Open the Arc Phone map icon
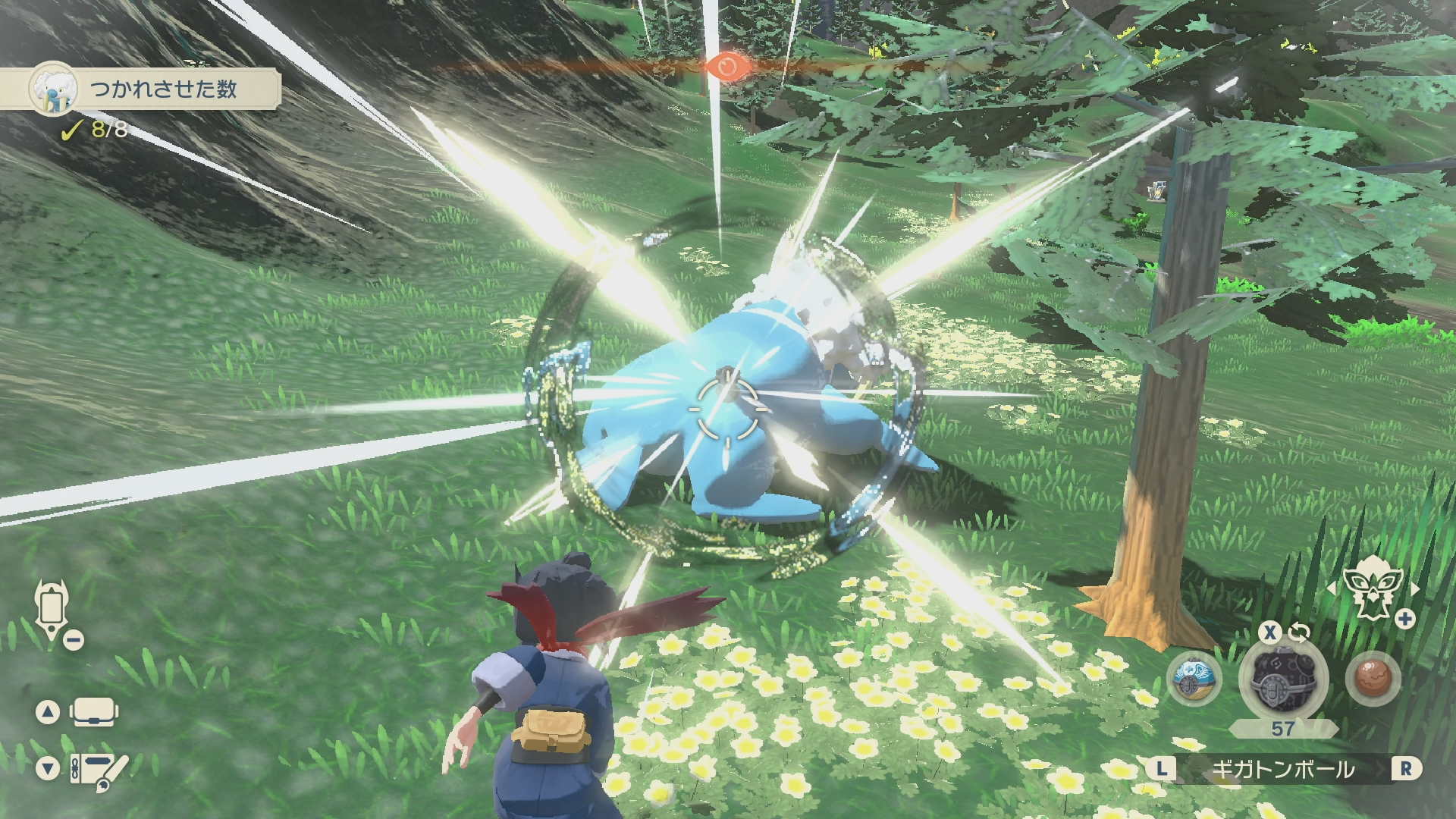 click(52, 610)
